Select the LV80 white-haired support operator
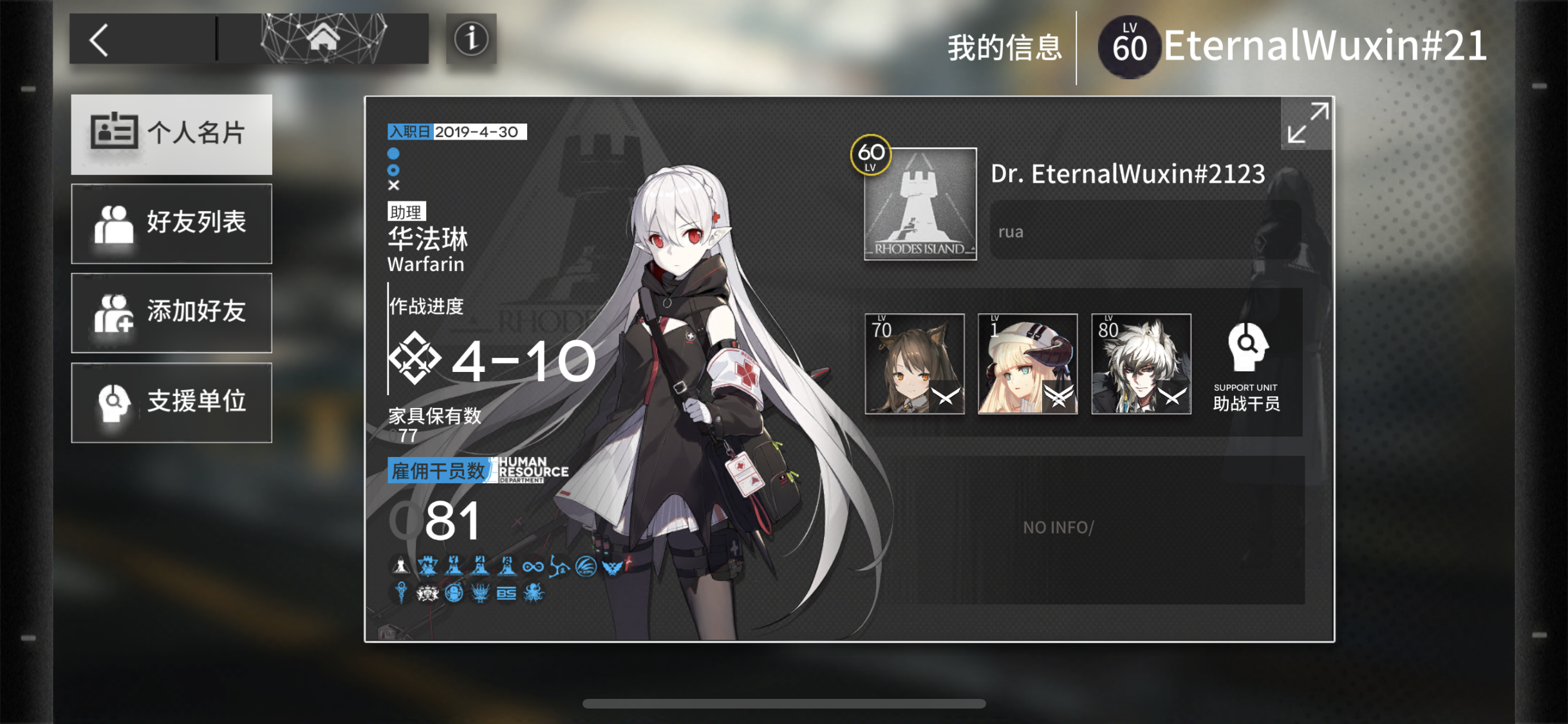 coord(1141,365)
